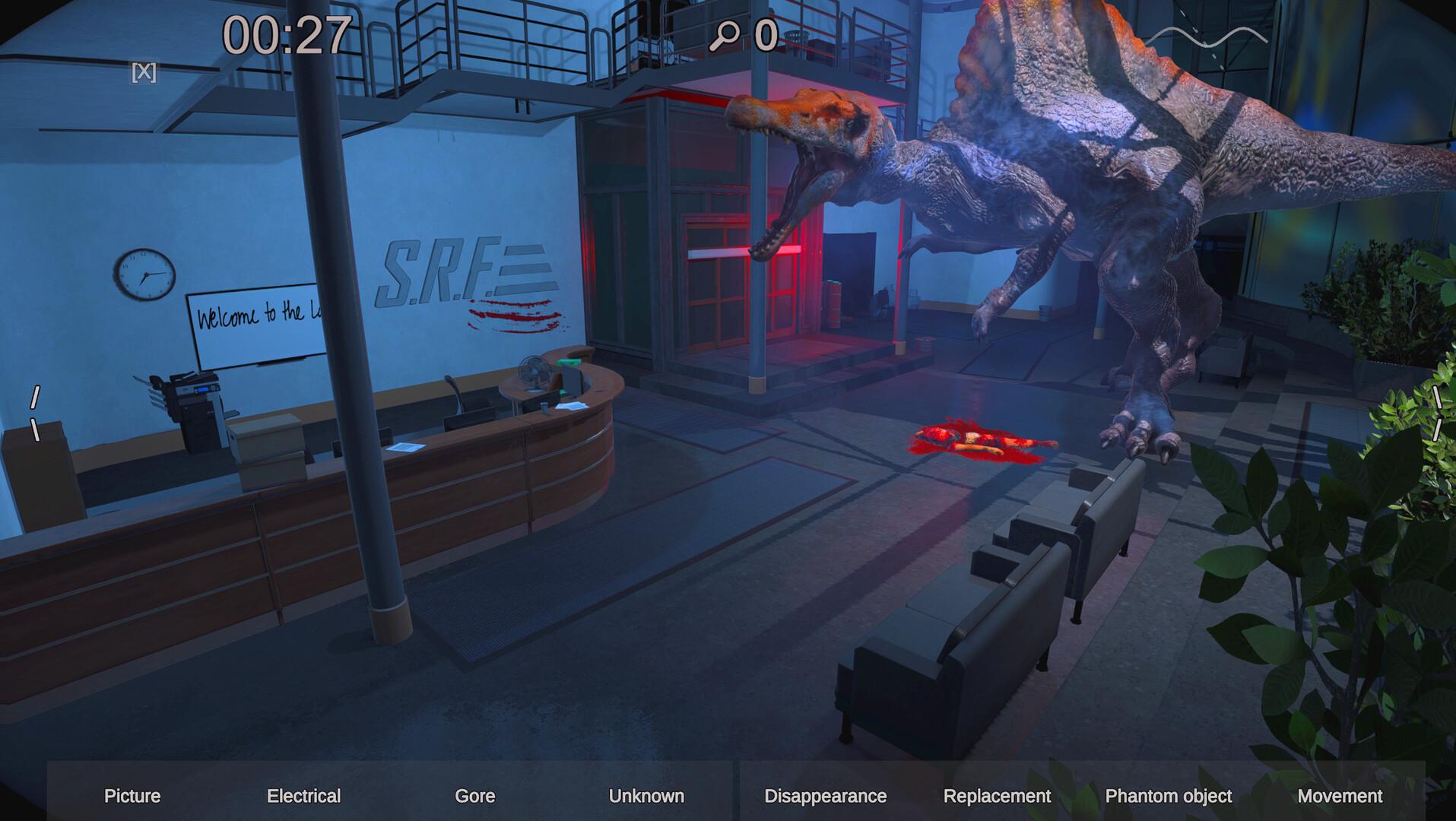Report an Unknown anomaly

(646, 796)
